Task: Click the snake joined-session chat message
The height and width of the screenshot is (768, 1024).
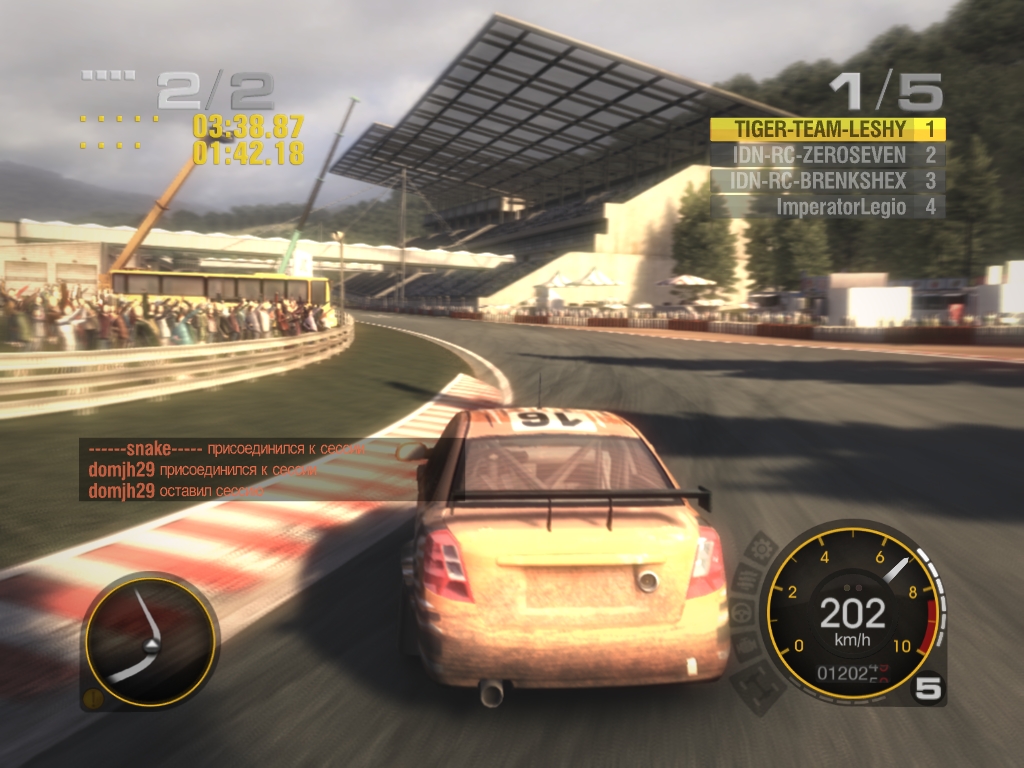Action: coord(223,449)
